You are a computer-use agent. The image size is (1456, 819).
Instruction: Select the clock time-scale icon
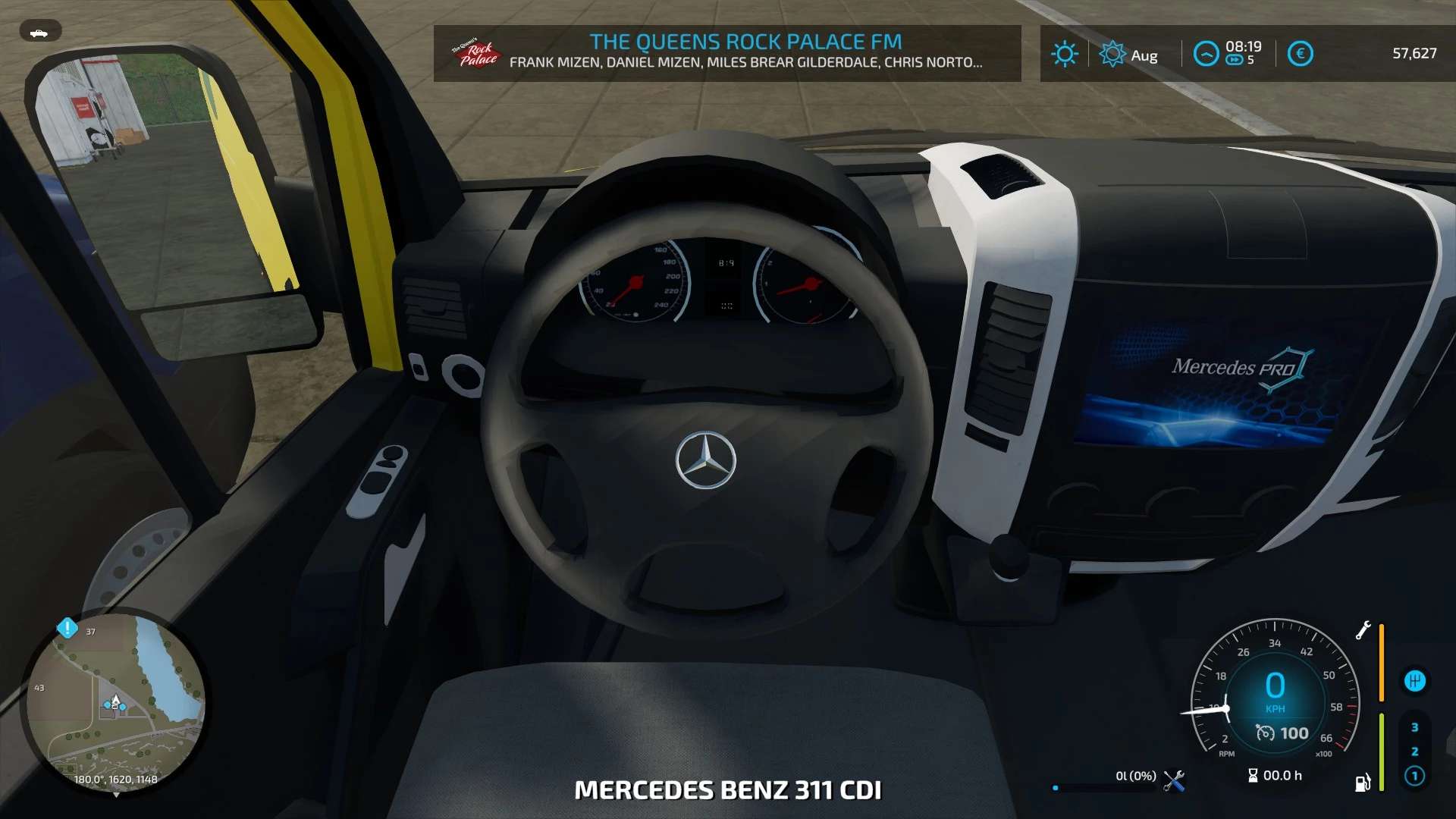[x=1206, y=54]
